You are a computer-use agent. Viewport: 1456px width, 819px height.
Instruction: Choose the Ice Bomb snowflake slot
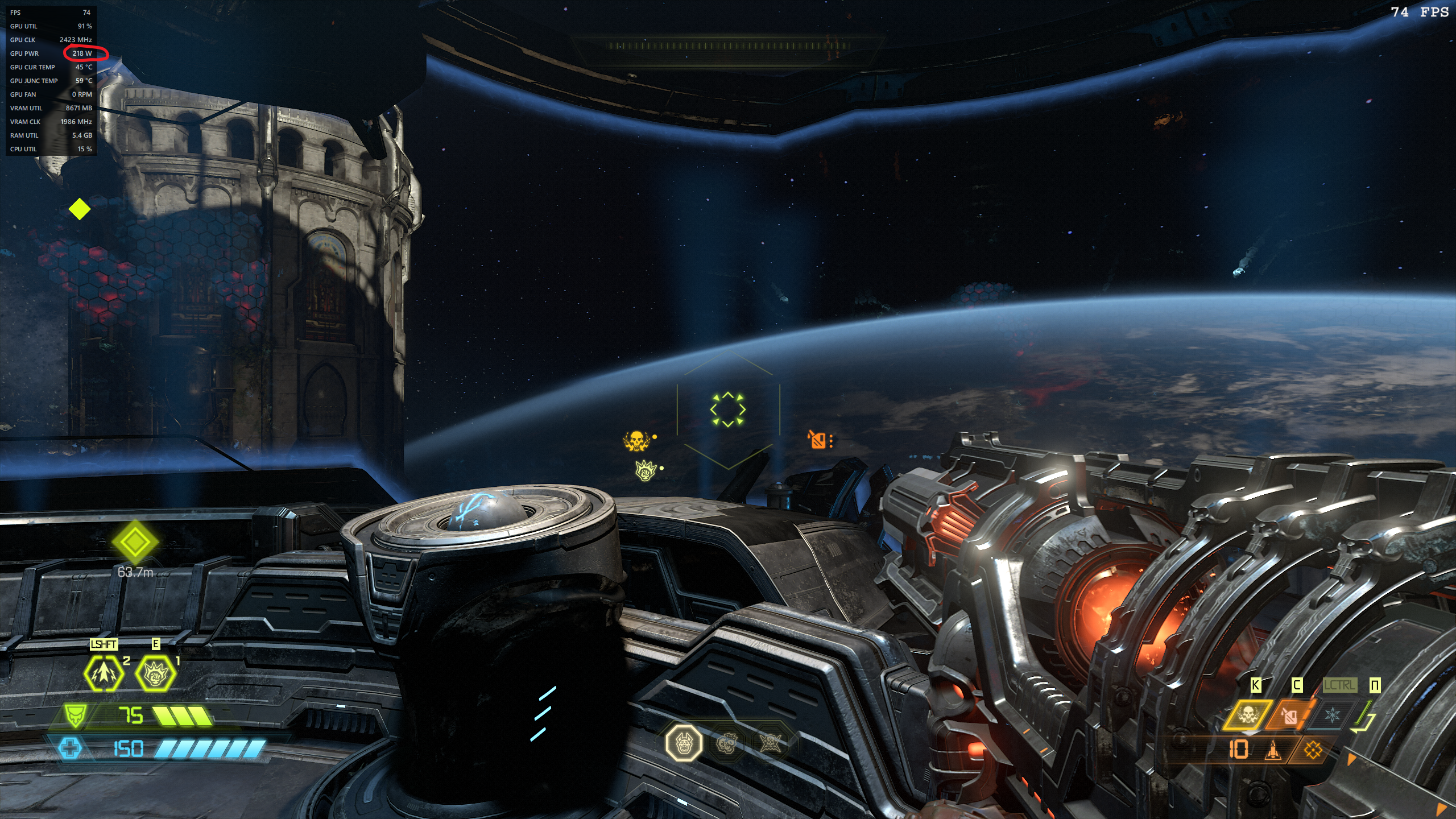[1332, 714]
